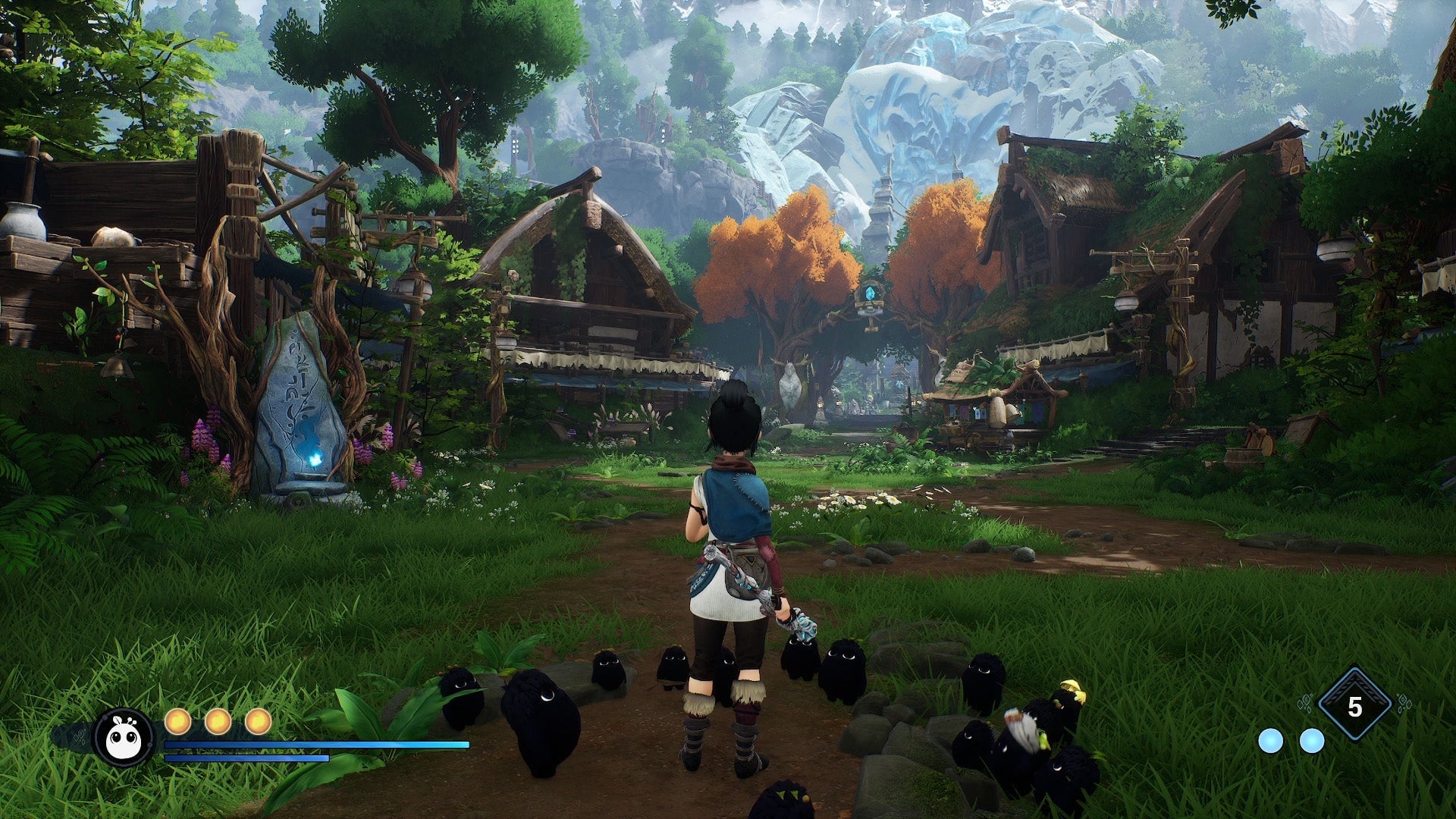Click the right blue karma orb
The image size is (1456, 819).
(x=1312, y=741)
